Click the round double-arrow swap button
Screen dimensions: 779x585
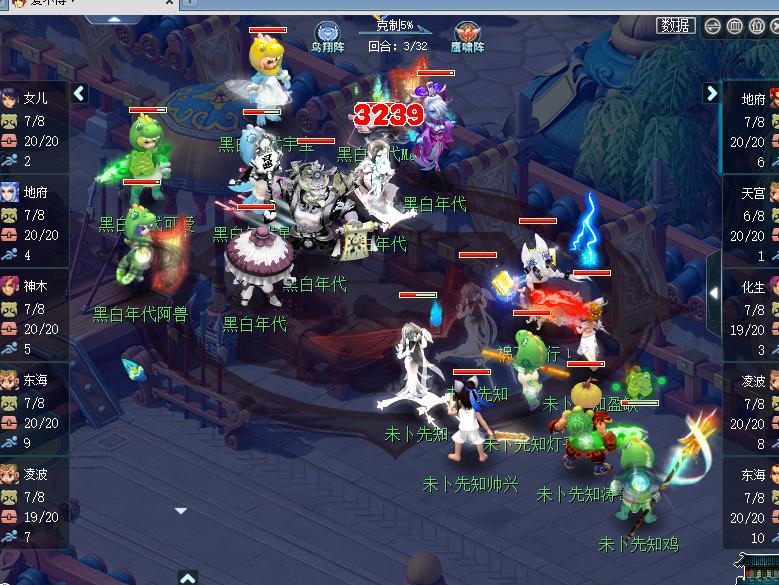tap(713, 27)
